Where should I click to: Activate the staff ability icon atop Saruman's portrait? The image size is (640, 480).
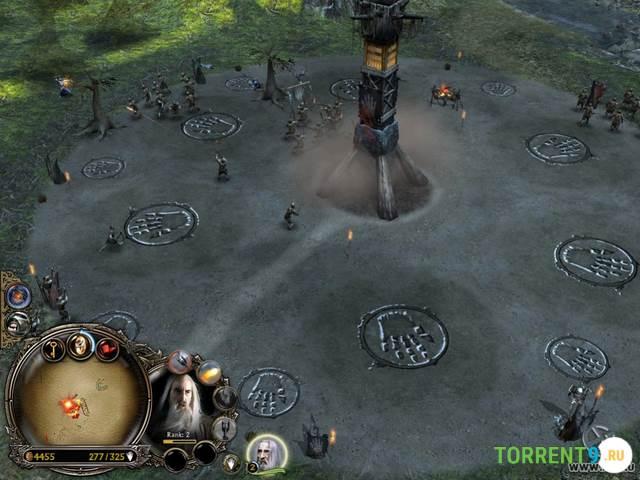click(x=182, y=361)
